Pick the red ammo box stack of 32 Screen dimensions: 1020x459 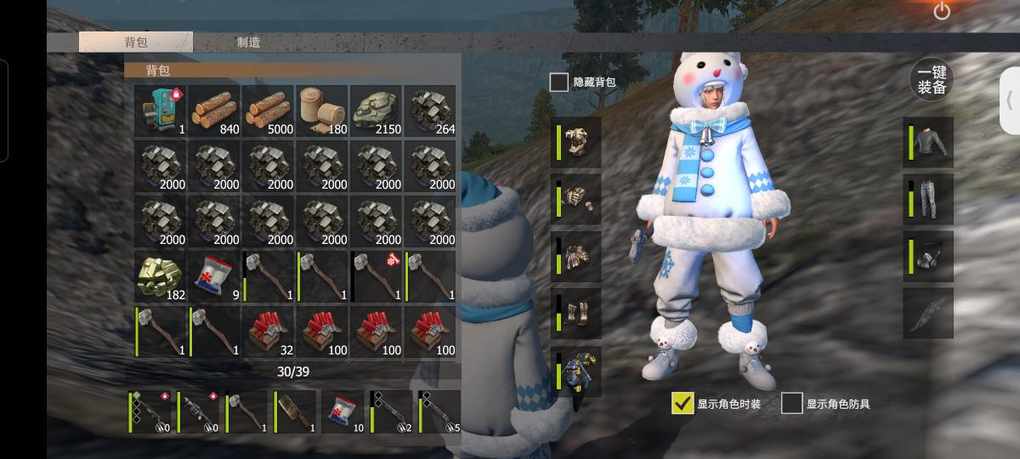coord(269,331)
